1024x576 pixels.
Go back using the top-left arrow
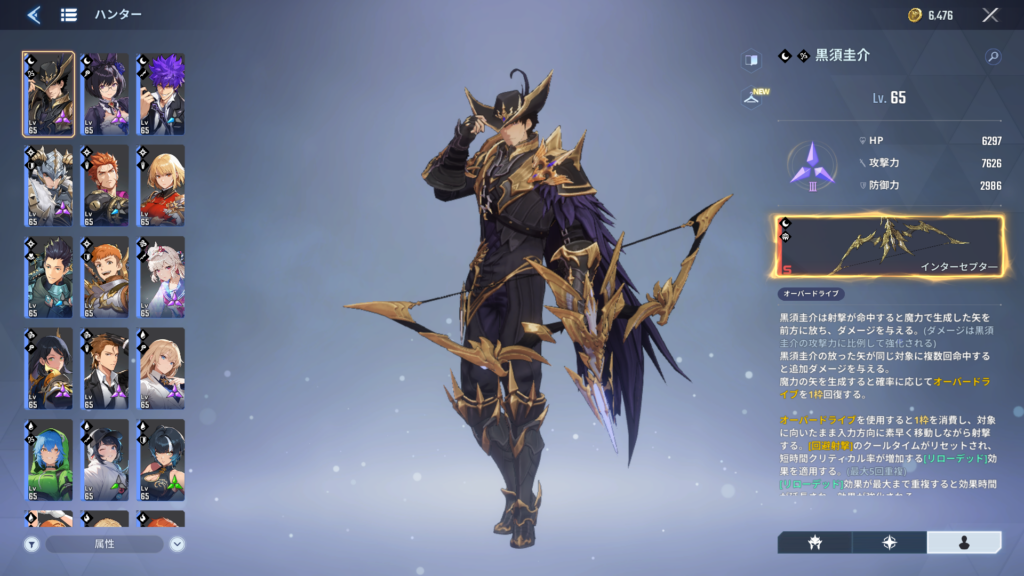point(33,14)
